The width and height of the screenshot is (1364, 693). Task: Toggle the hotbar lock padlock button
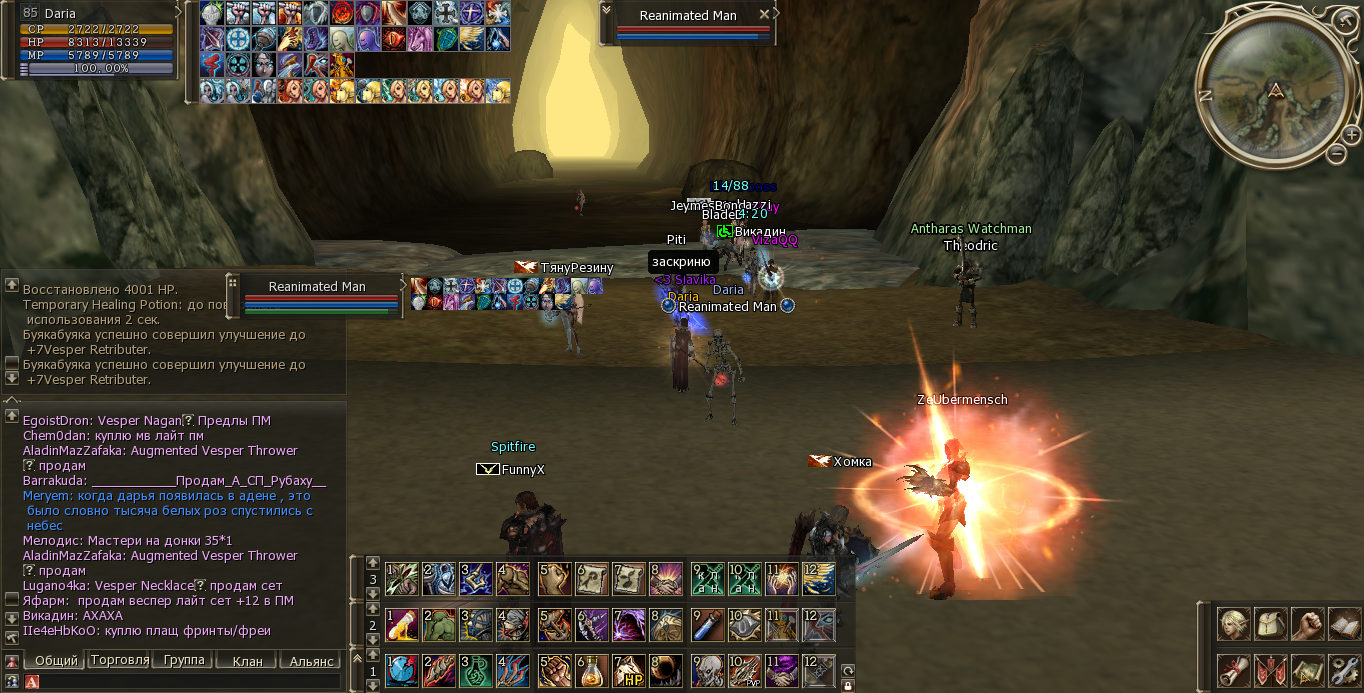click(x=848, y=686)
